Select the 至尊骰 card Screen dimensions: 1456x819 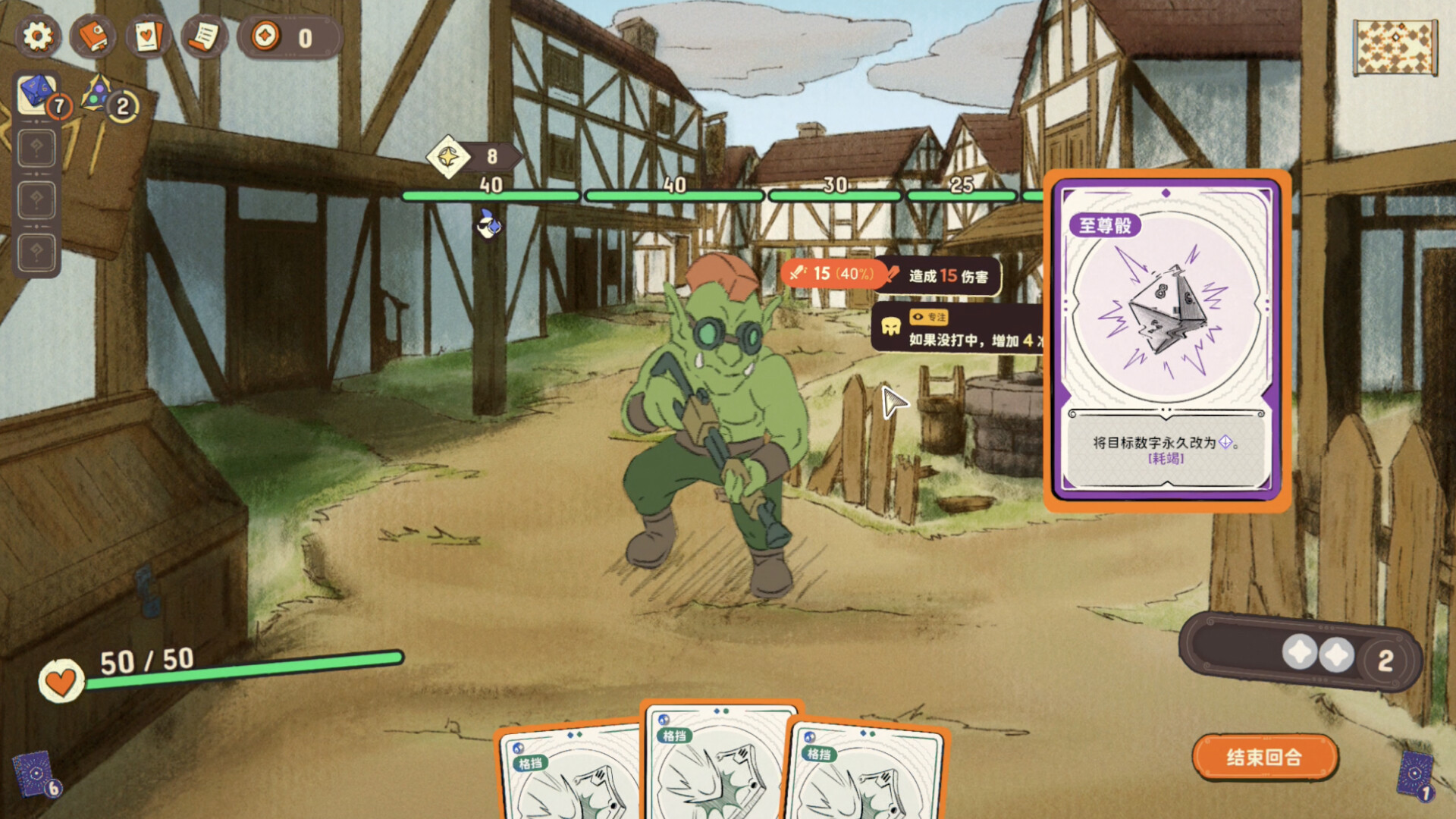point(1166,340)
